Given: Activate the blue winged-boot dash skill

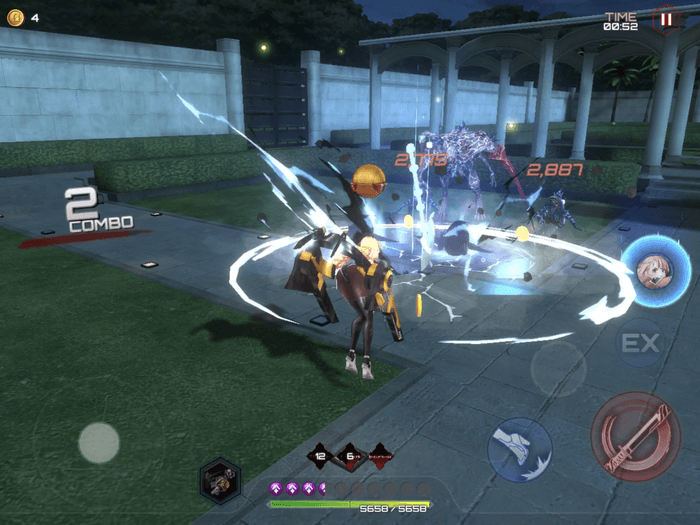Looking at the screenshot, I should (520, 450).
